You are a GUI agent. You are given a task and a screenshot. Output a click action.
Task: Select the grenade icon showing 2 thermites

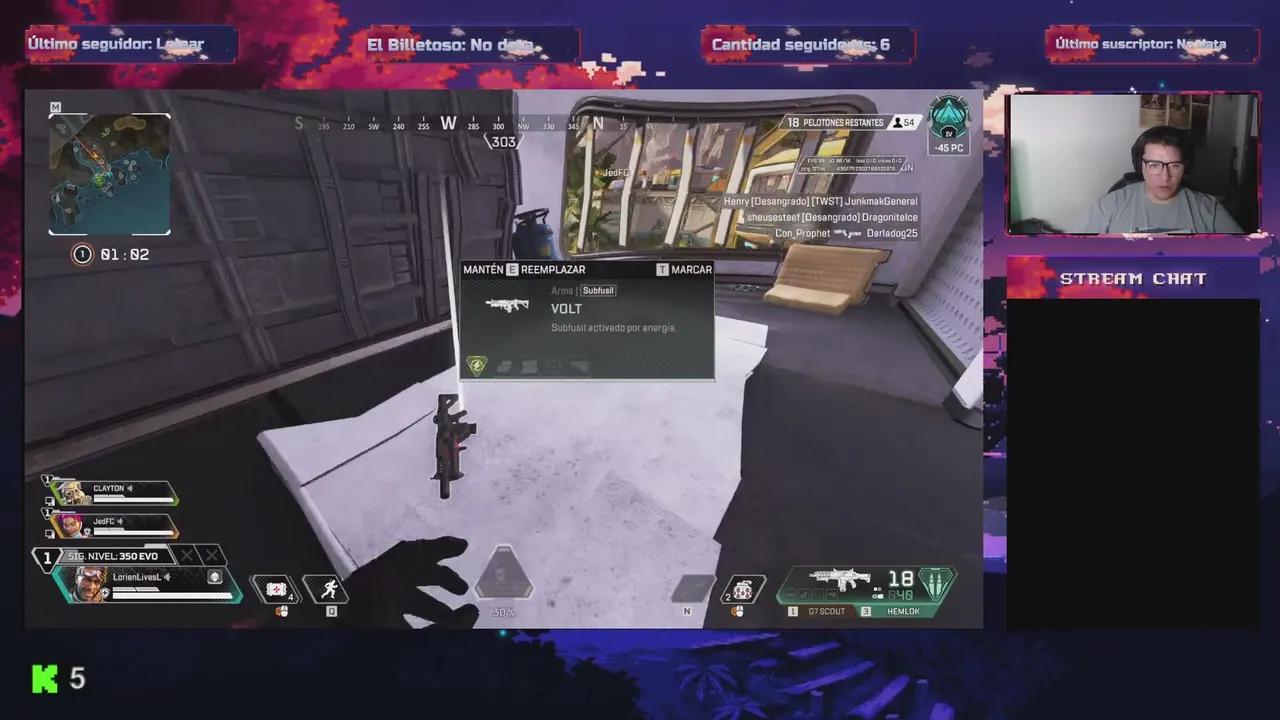coord(741,590)
